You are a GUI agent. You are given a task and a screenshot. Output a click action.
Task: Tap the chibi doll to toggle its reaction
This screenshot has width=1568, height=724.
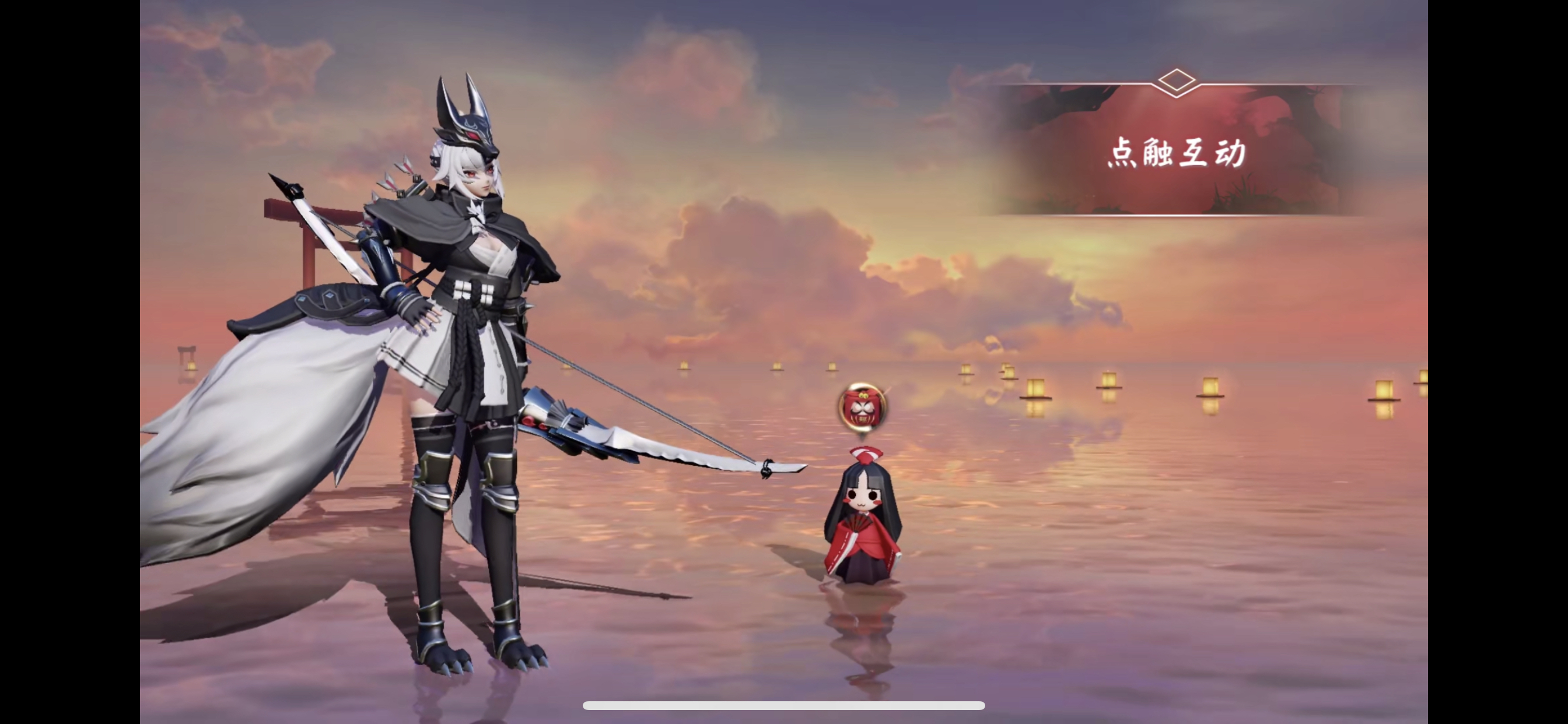pyautogui.click(x=864, y=523)
